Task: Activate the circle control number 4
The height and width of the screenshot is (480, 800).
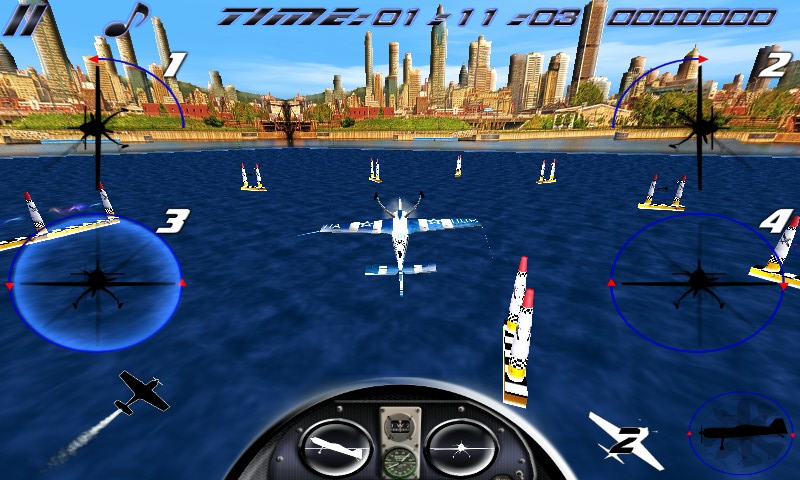Action: [x=696, y=281]
